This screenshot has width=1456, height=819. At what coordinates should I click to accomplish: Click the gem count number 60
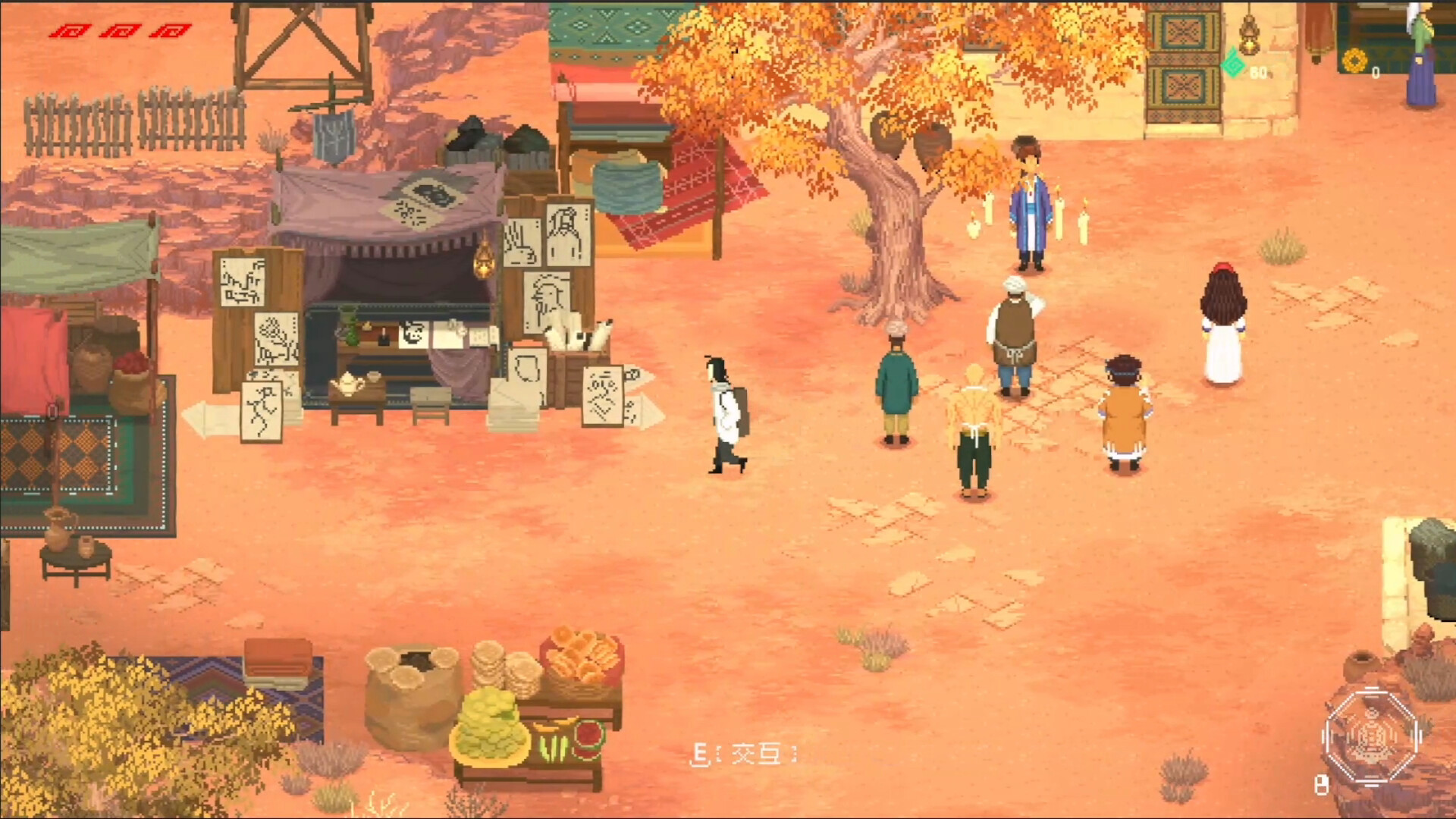[1259, 72]
